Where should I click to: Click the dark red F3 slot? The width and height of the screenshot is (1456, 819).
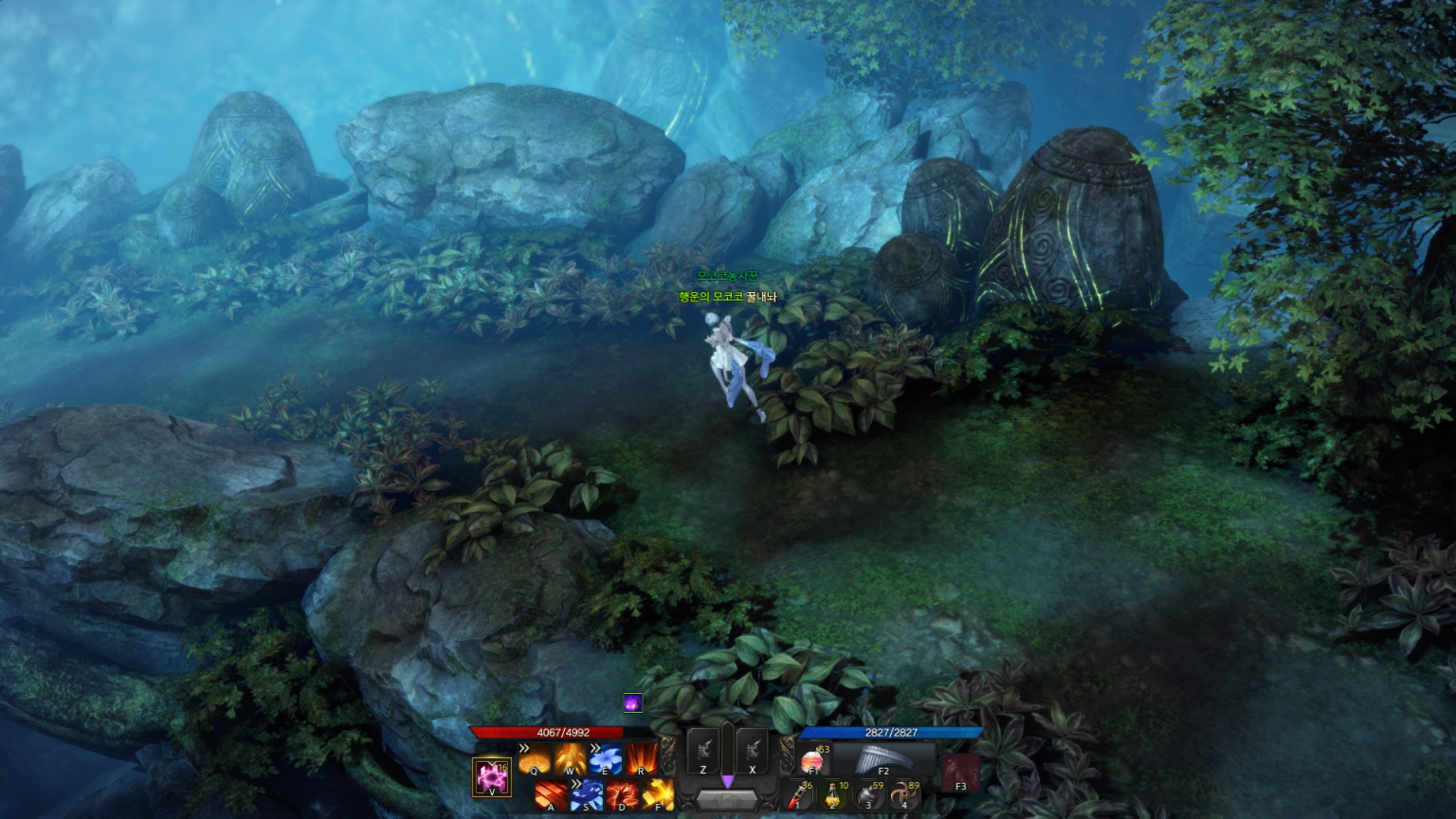click(960, 773)
